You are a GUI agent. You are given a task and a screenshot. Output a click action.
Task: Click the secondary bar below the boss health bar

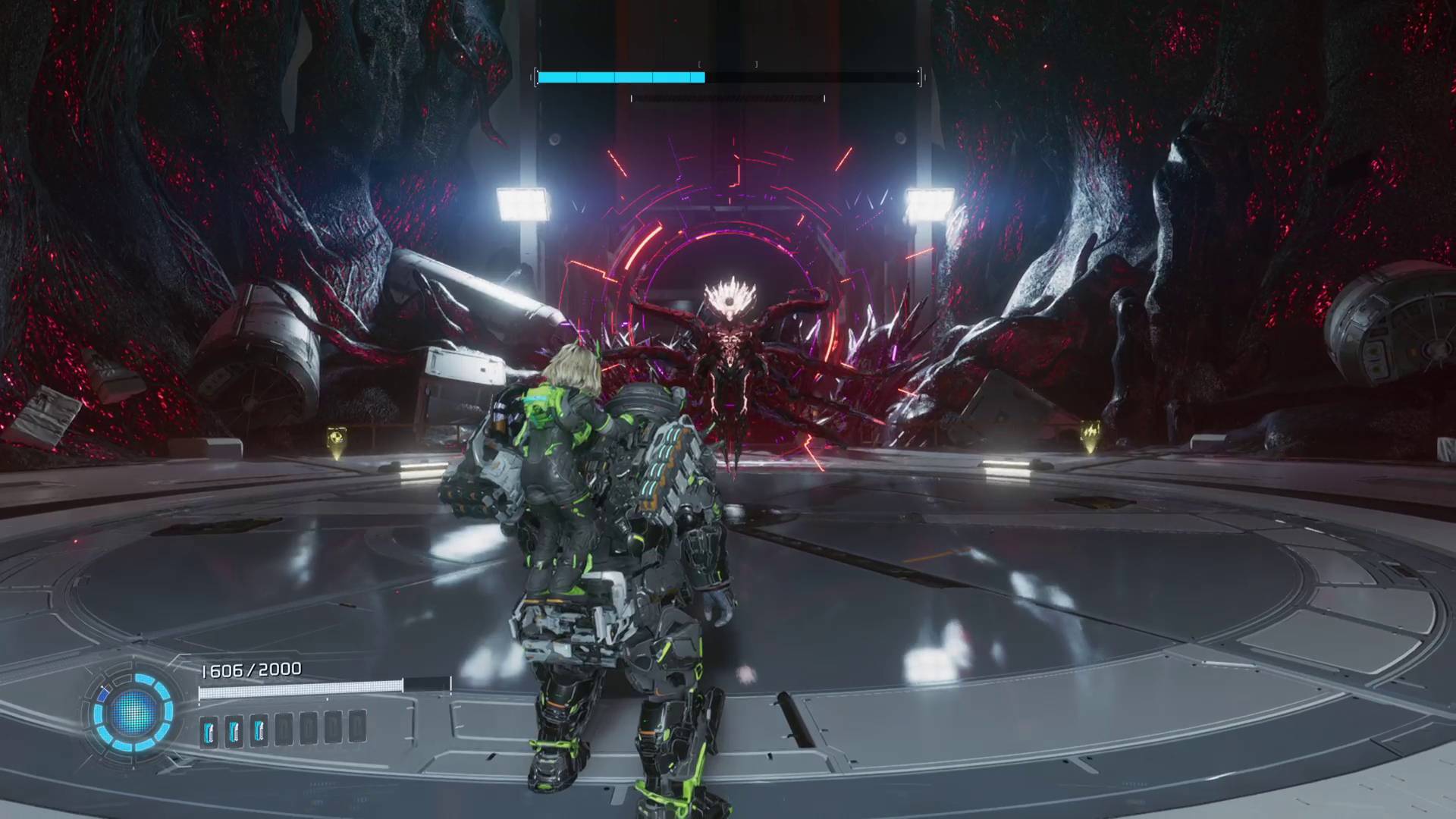[728, 98]
